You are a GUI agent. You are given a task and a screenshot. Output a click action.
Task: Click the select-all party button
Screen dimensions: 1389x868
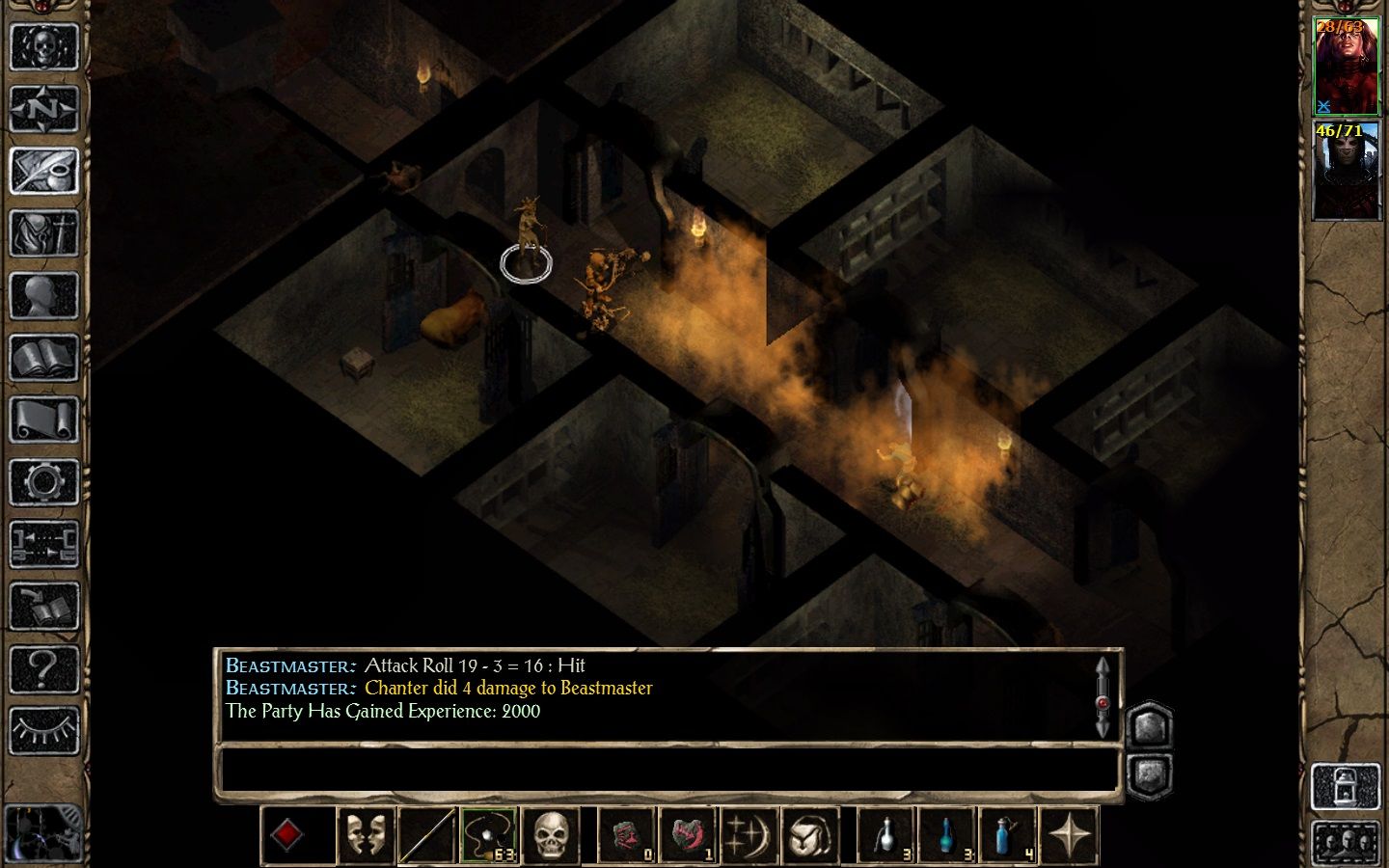click(x=1347, y=843)
